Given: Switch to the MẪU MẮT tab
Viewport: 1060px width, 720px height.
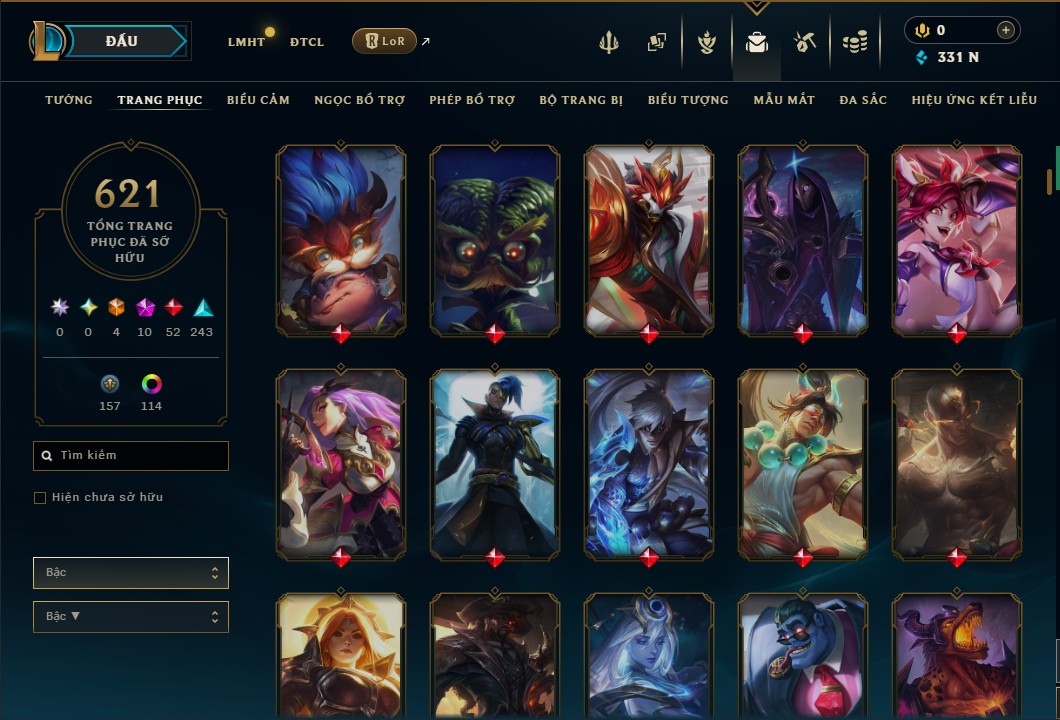Looking at the screenshot, I should pos(784,100).
